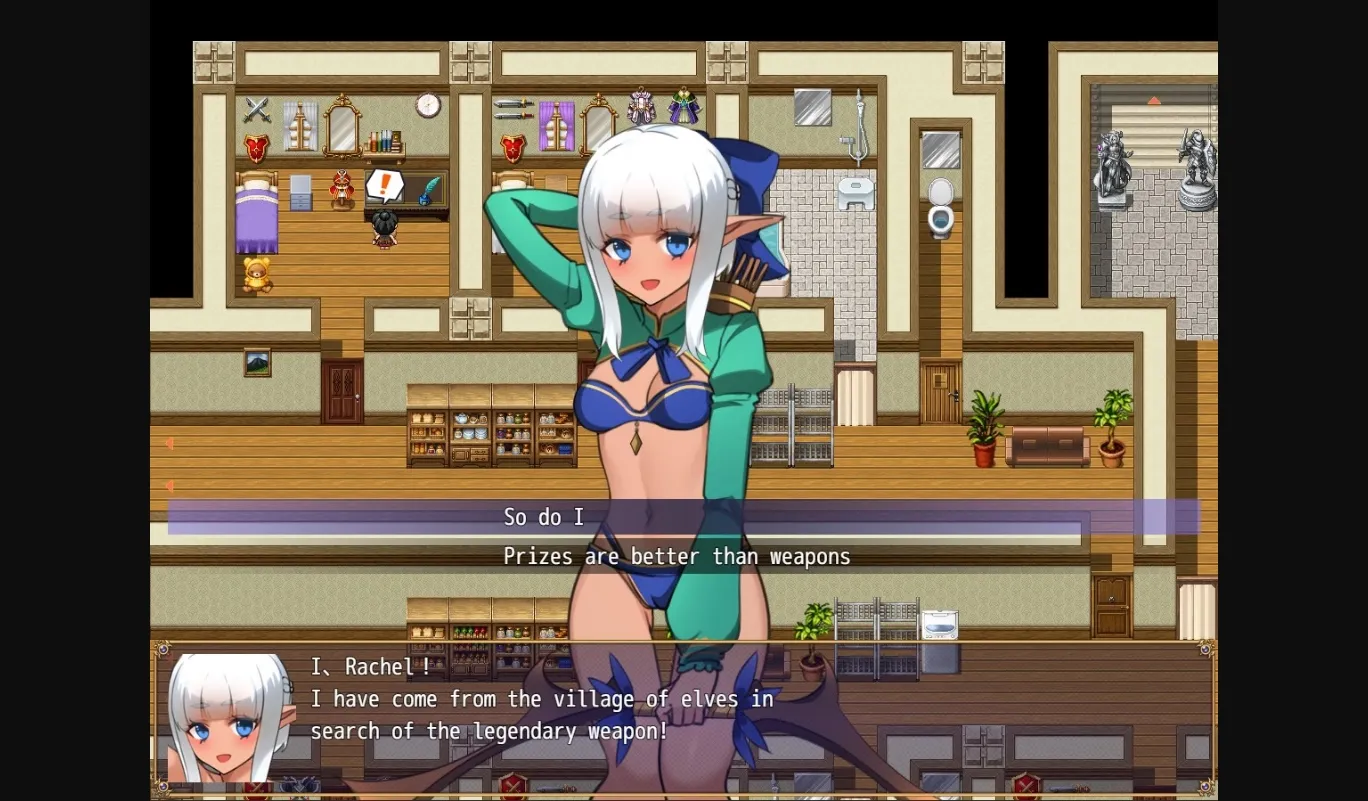Click the purple armor set on display

click(683, 108)
